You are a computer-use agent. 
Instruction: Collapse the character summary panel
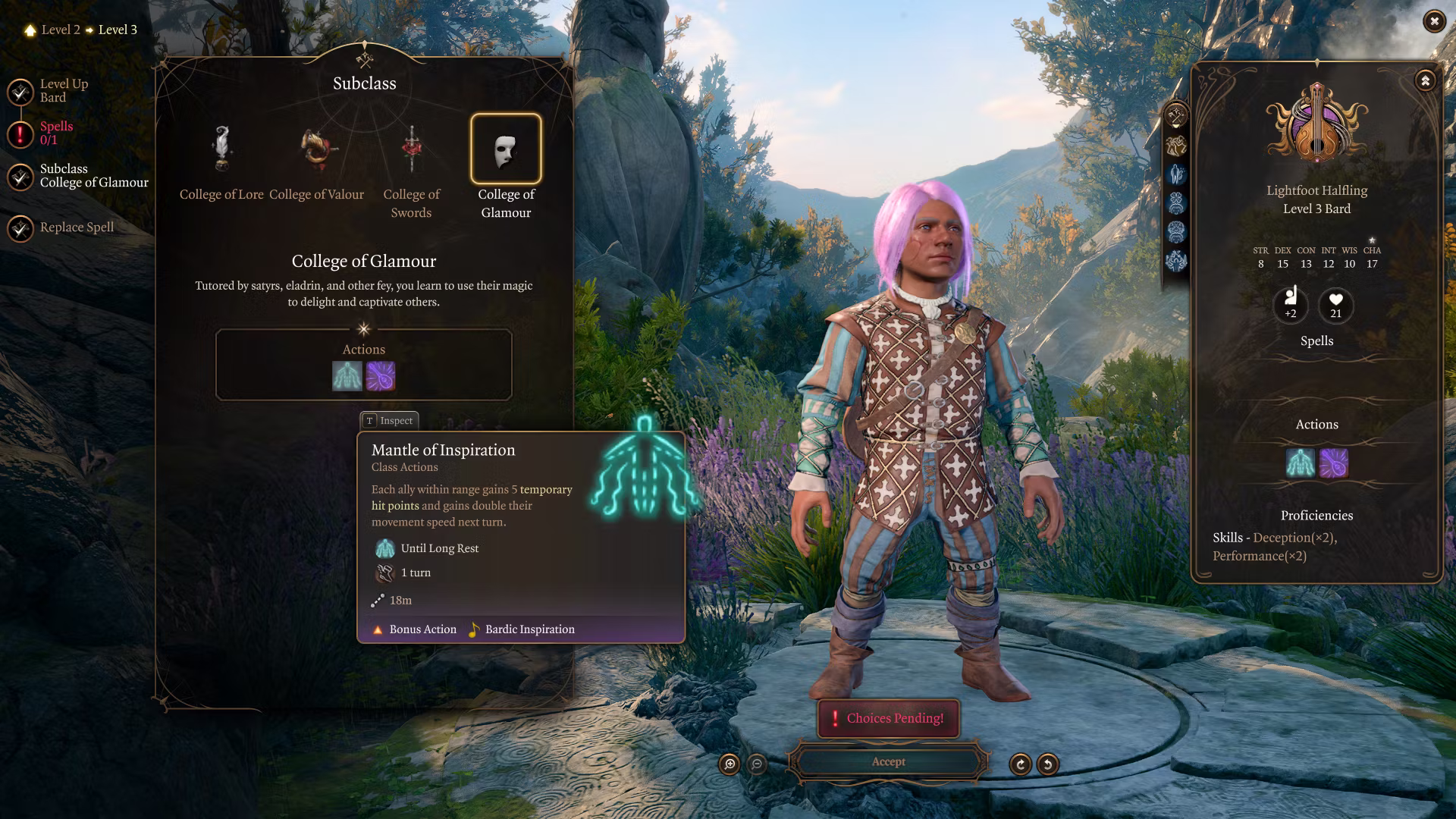tap(1425, 80)
